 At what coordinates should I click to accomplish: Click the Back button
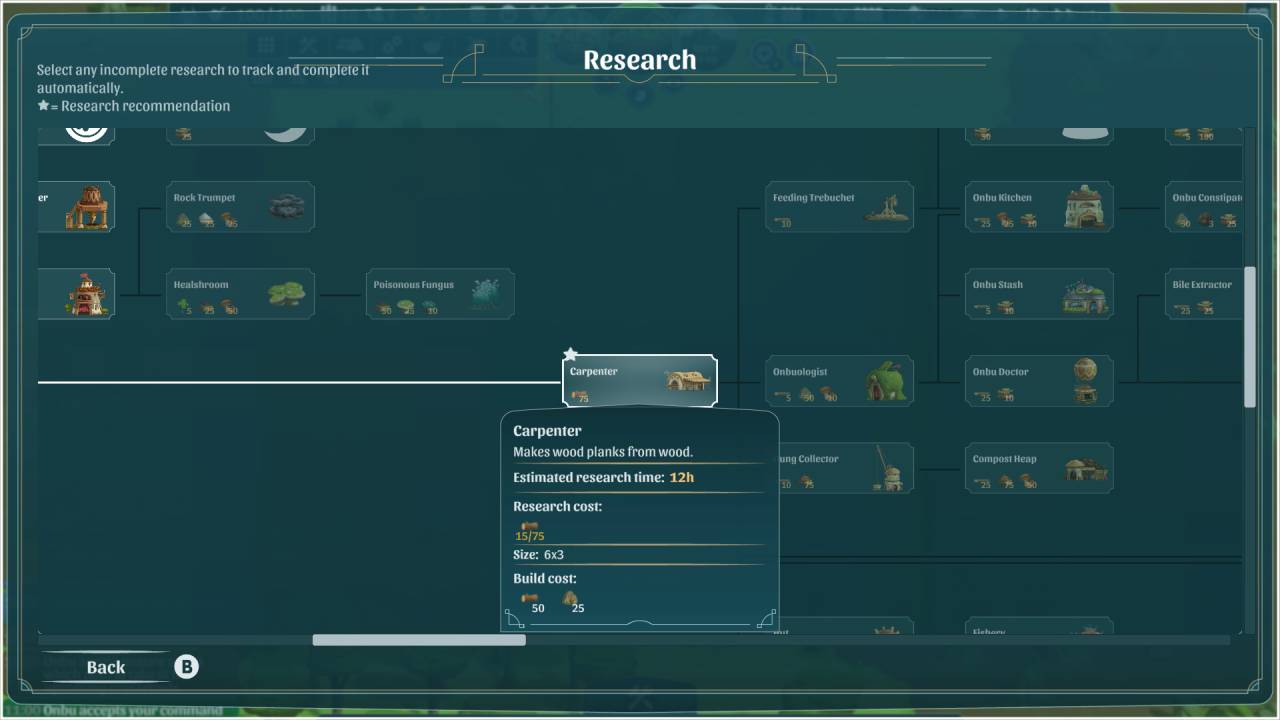click(x=106, y=667)
